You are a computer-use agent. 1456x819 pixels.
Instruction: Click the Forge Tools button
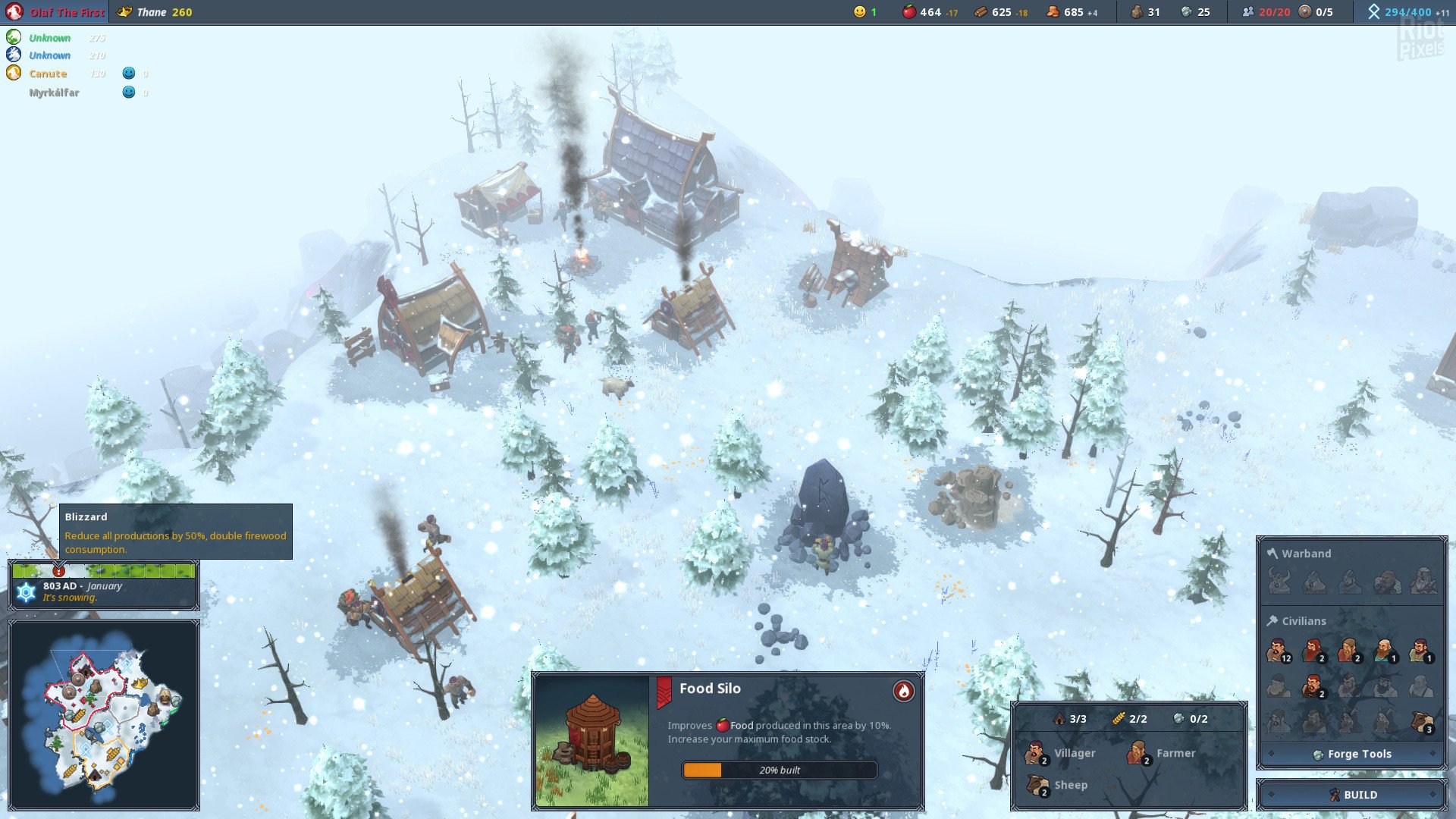click(x=1352, y=754)
